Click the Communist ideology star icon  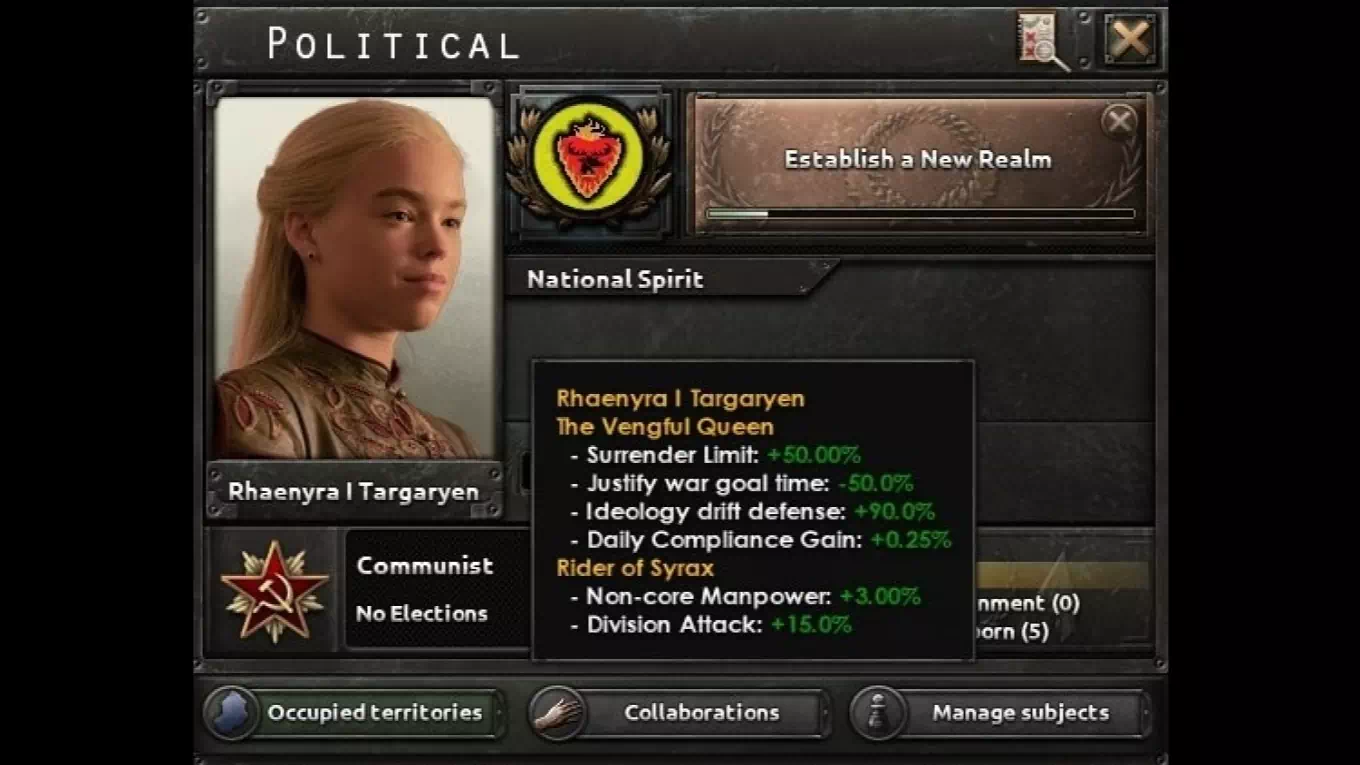[274, 591]
